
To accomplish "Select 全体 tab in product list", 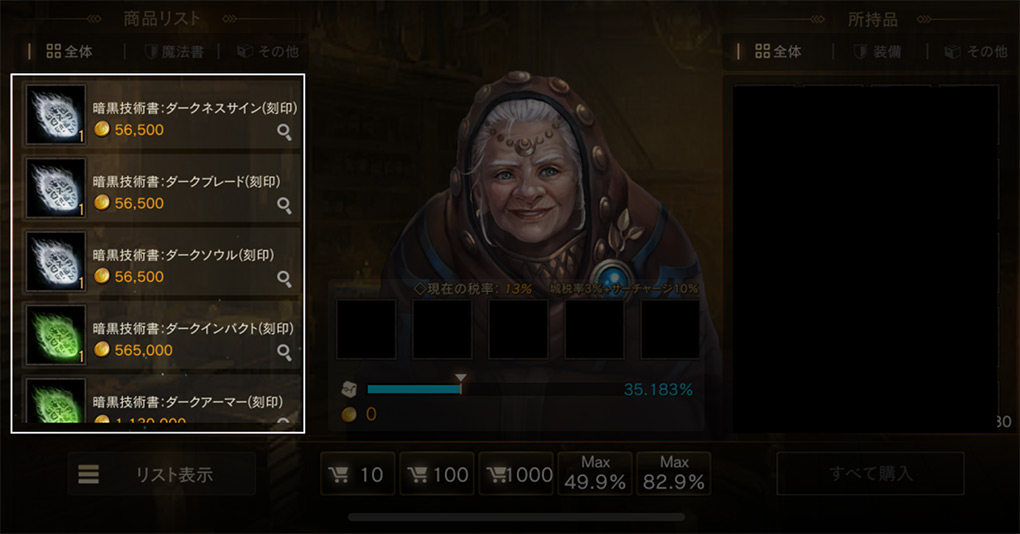I will coord(70,52).
